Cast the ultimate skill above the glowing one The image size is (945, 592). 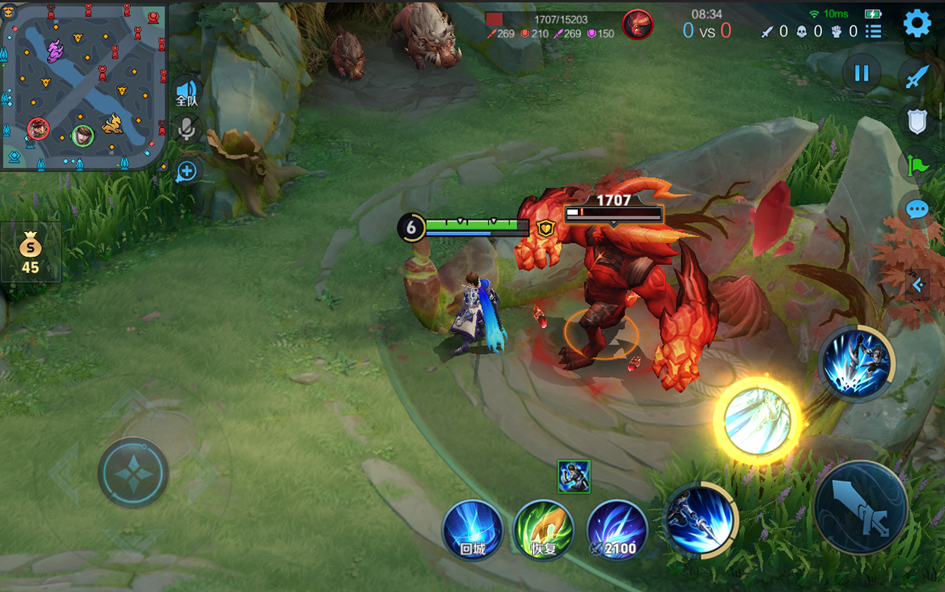pos(857,363)
